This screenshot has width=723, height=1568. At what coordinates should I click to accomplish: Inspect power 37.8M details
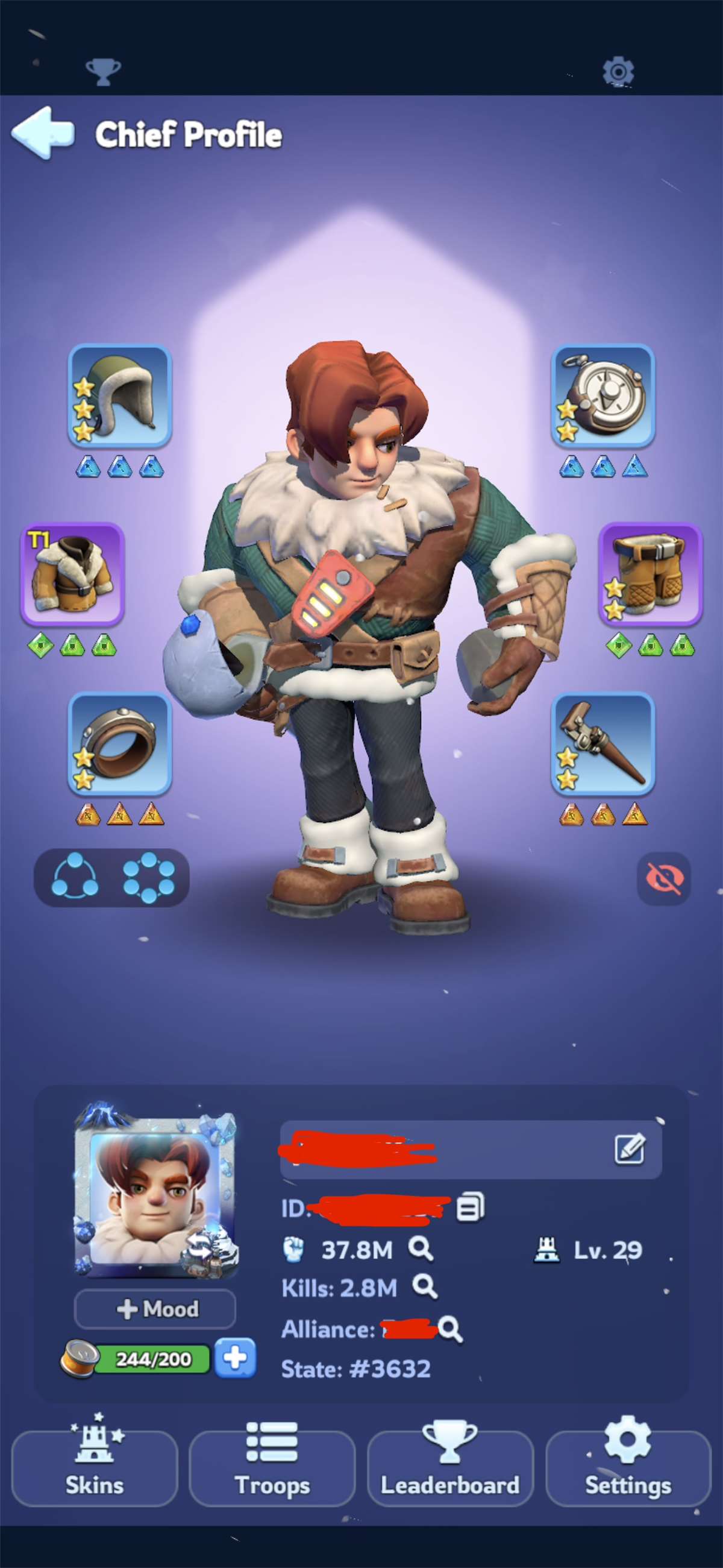coord(421,1249)
